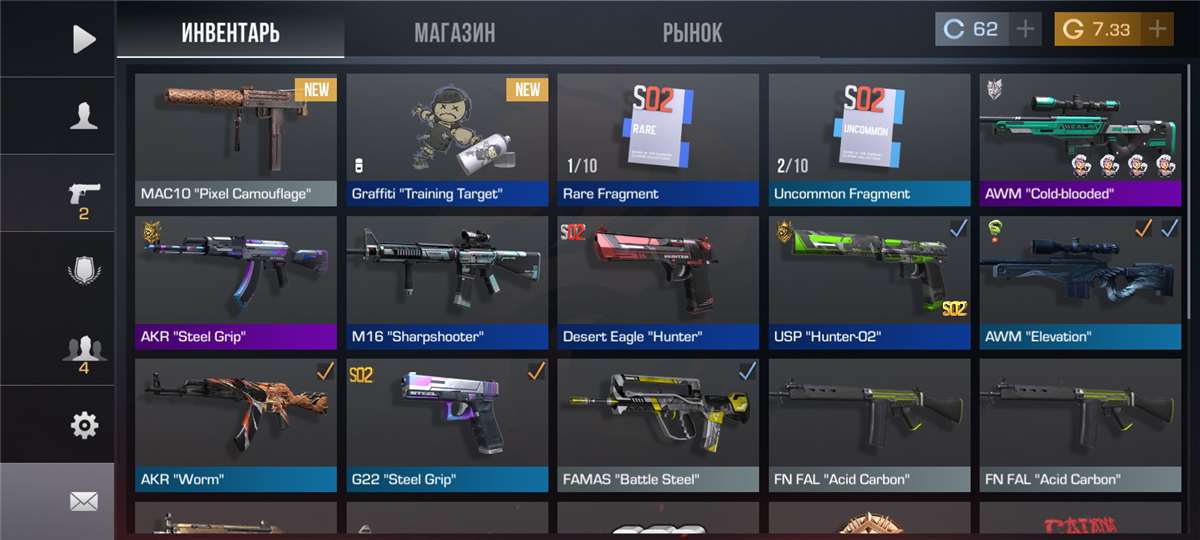Viewport: 1200px width, 540px height.
Task: Pick the G22 "Steel Grip" pistol skin
Action: 447,425
